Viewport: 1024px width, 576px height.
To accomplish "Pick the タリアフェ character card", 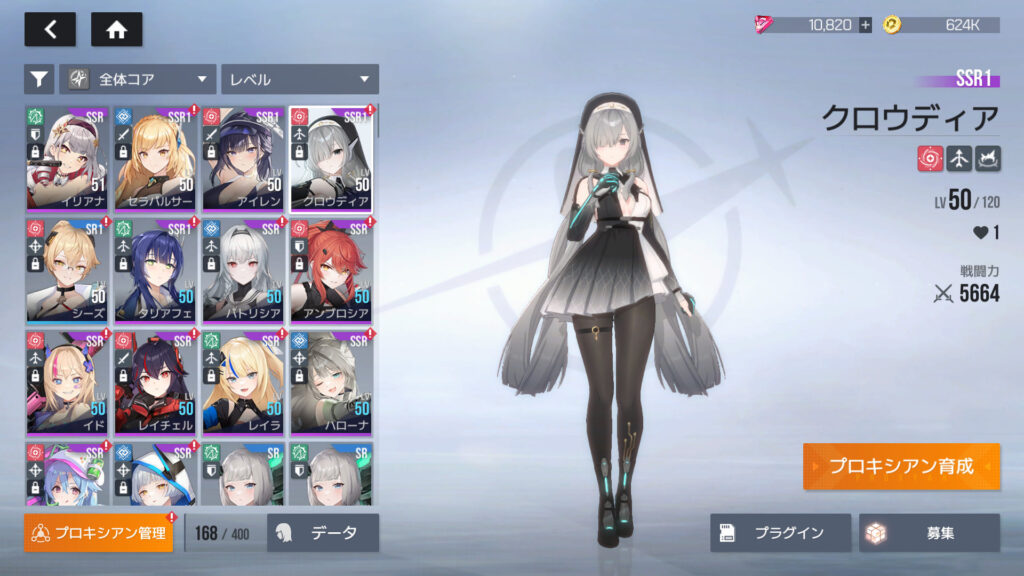I will pos(155,269).
